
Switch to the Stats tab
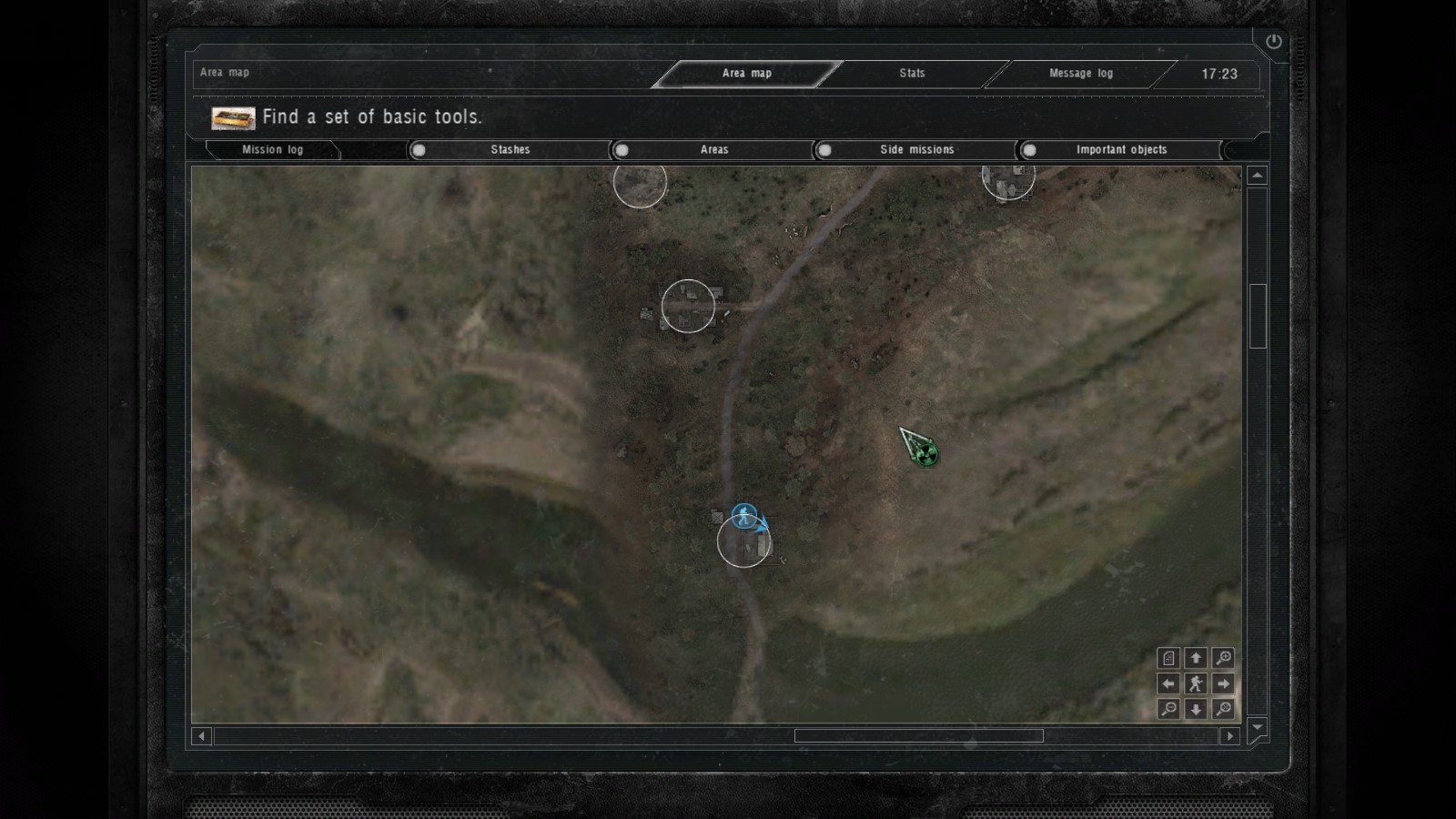tap(912, 74)
